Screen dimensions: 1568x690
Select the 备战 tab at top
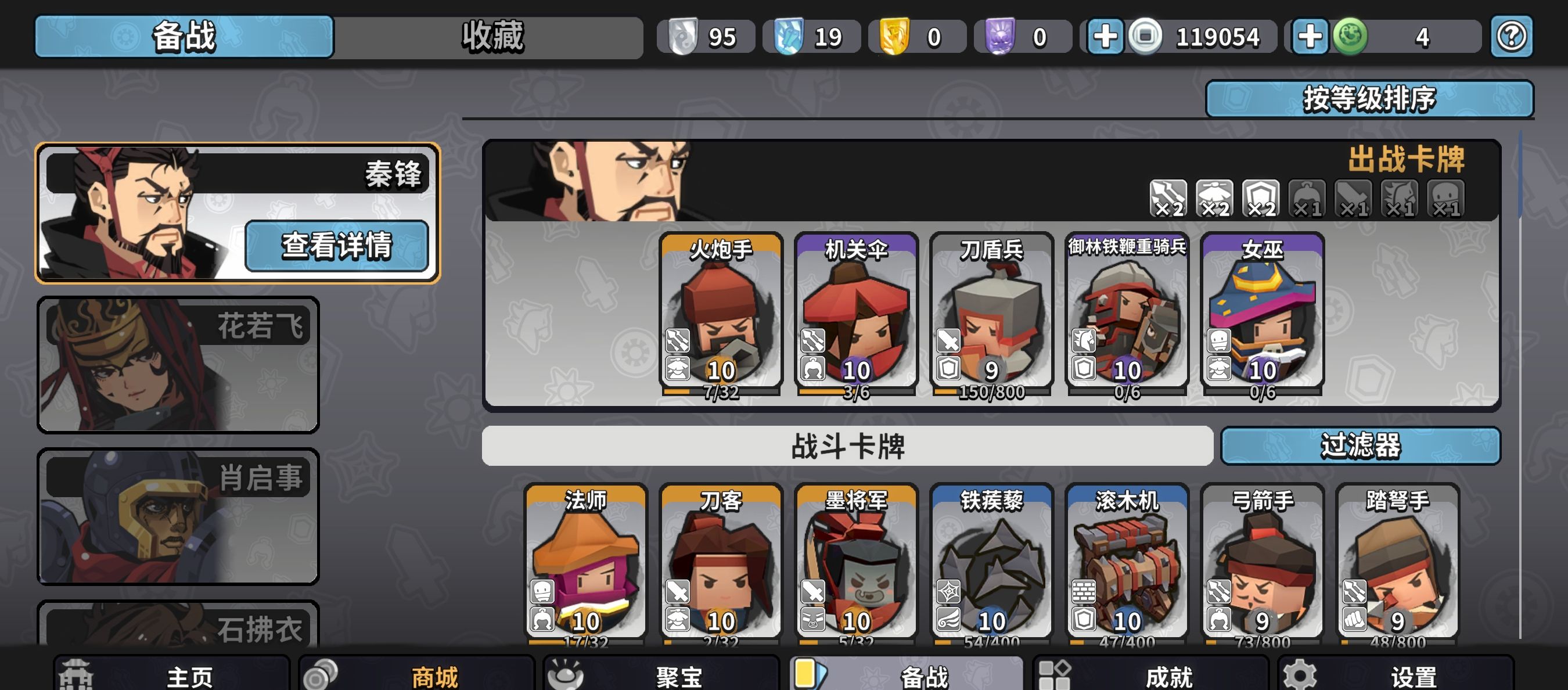tap(184, 37)
